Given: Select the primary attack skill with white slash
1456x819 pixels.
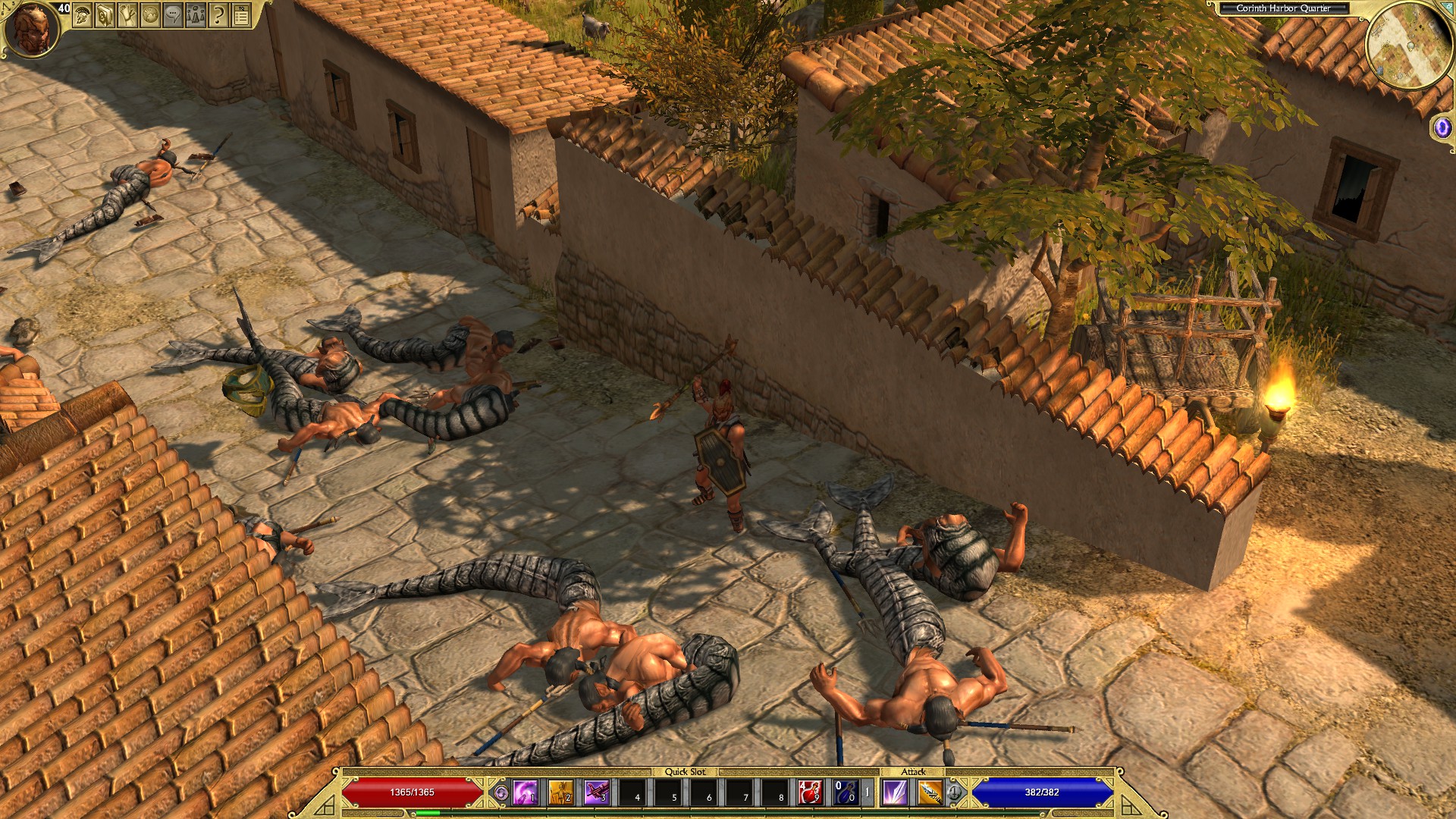Looking at the screenshot, I should pyautogui.click(x=895, y=792).
